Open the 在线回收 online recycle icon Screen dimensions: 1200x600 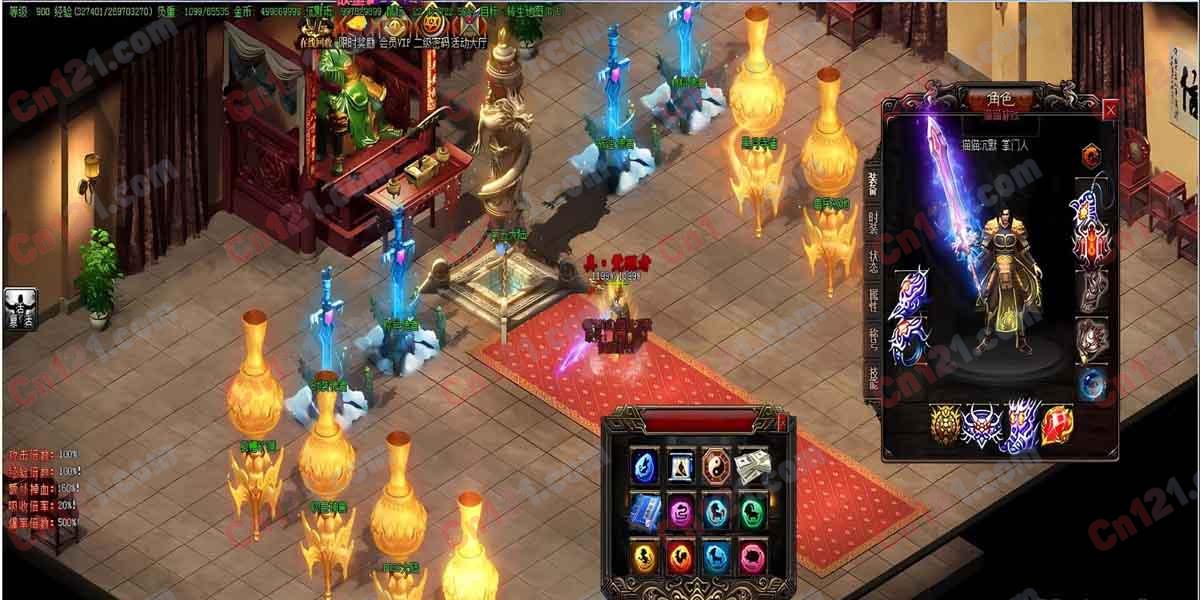pyautogui.click(x=315, y=27)
